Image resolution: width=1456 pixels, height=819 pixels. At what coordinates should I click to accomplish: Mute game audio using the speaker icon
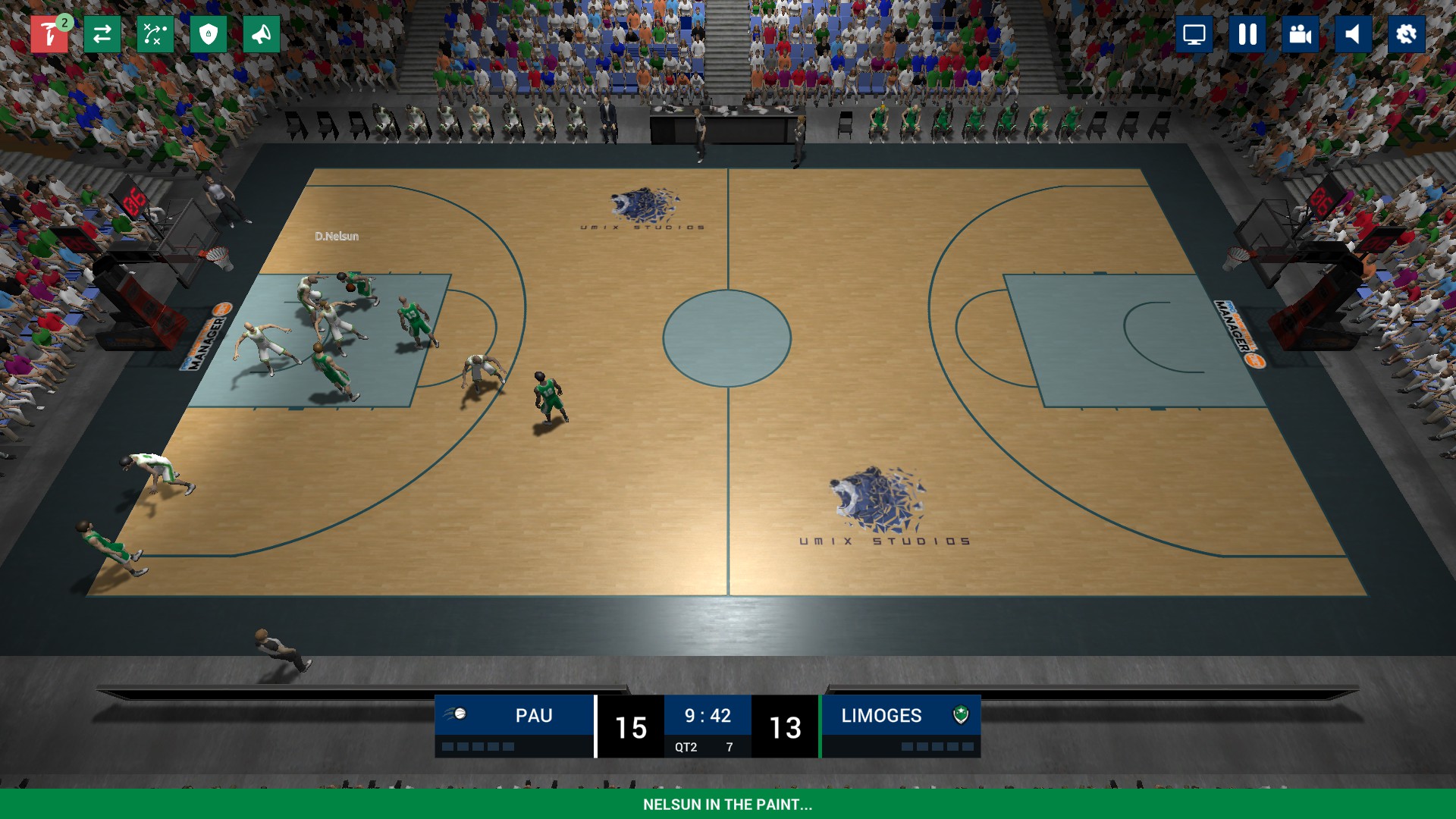click(1353, 33)
